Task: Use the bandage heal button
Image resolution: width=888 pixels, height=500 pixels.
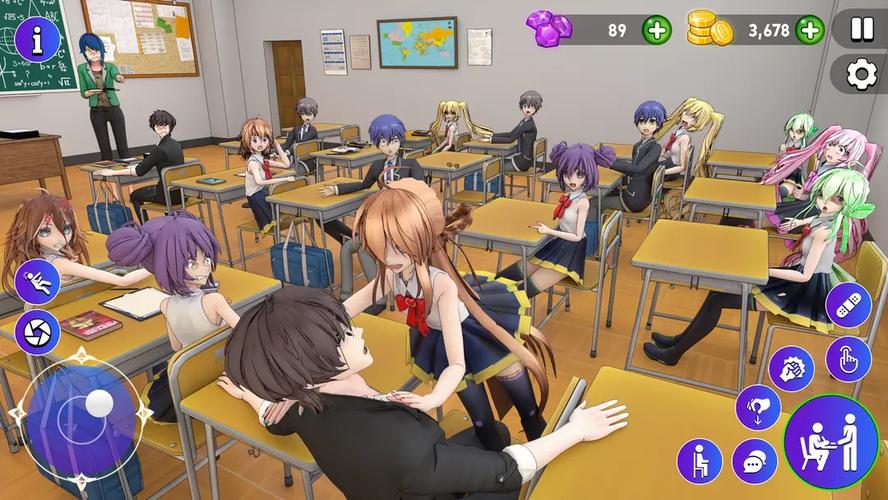Action: (848, 306)
